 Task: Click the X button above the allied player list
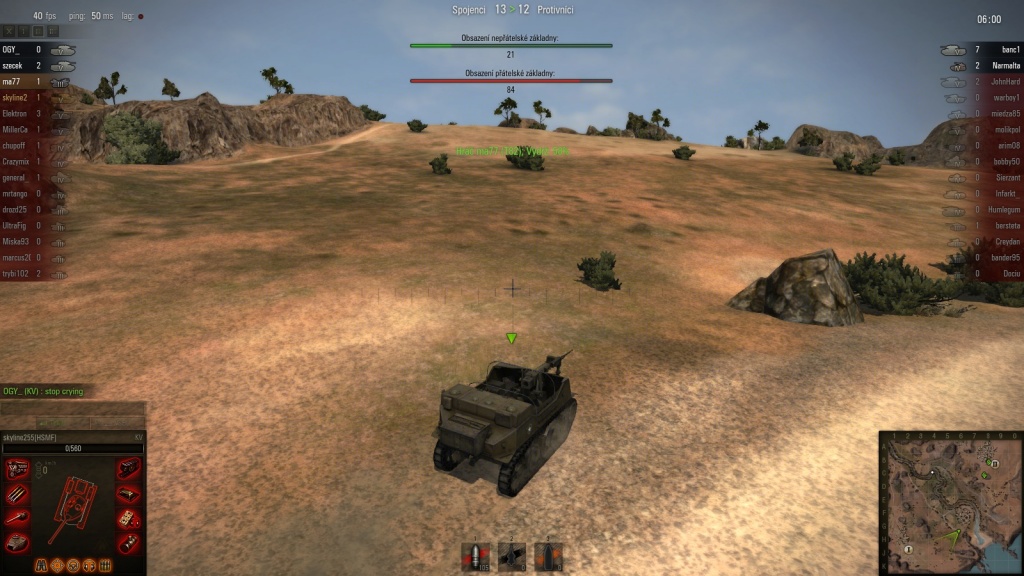[9, 32]
